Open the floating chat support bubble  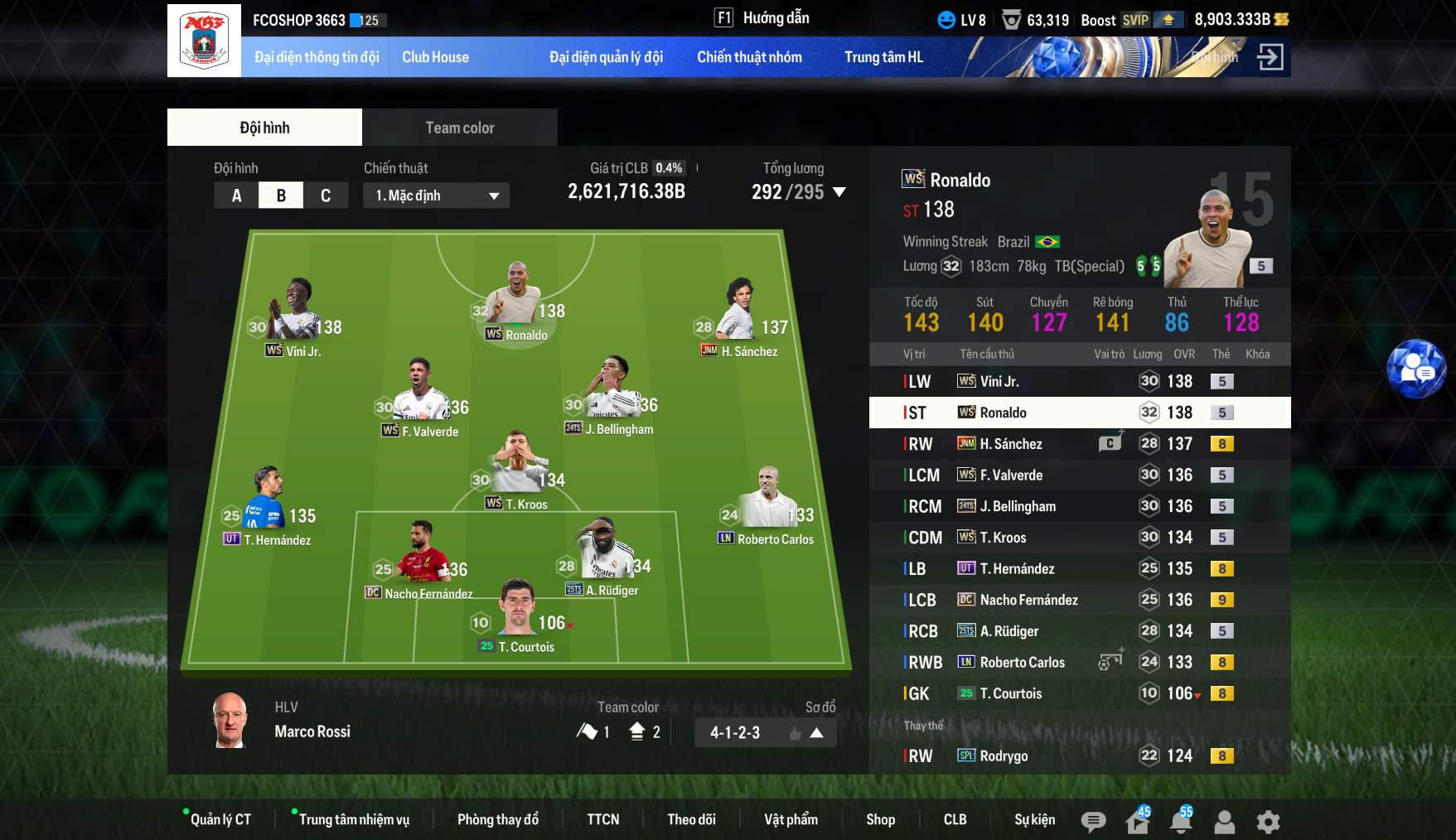tap(1416, 369)
